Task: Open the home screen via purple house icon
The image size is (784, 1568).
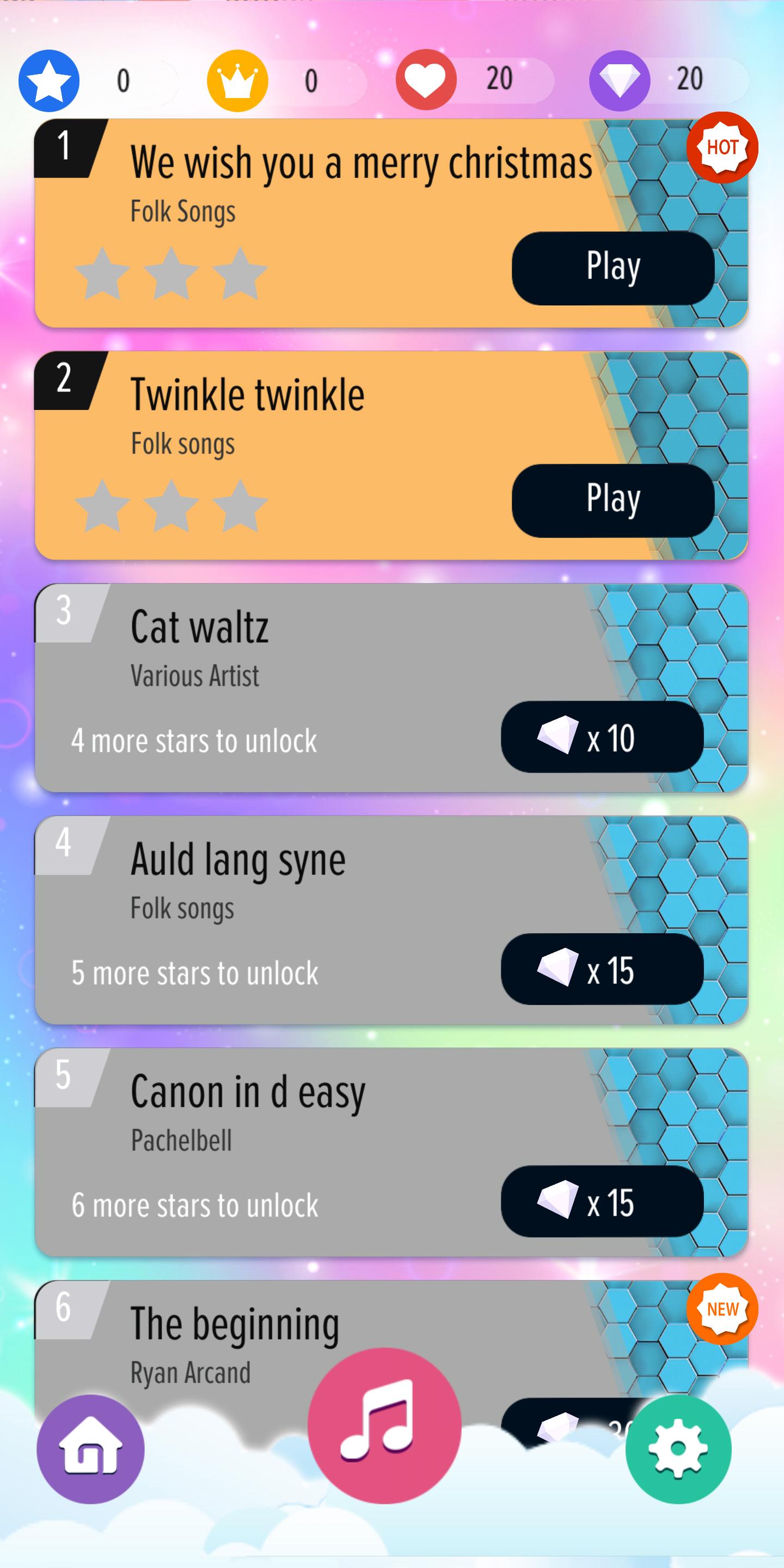Action: point(90,1449)
